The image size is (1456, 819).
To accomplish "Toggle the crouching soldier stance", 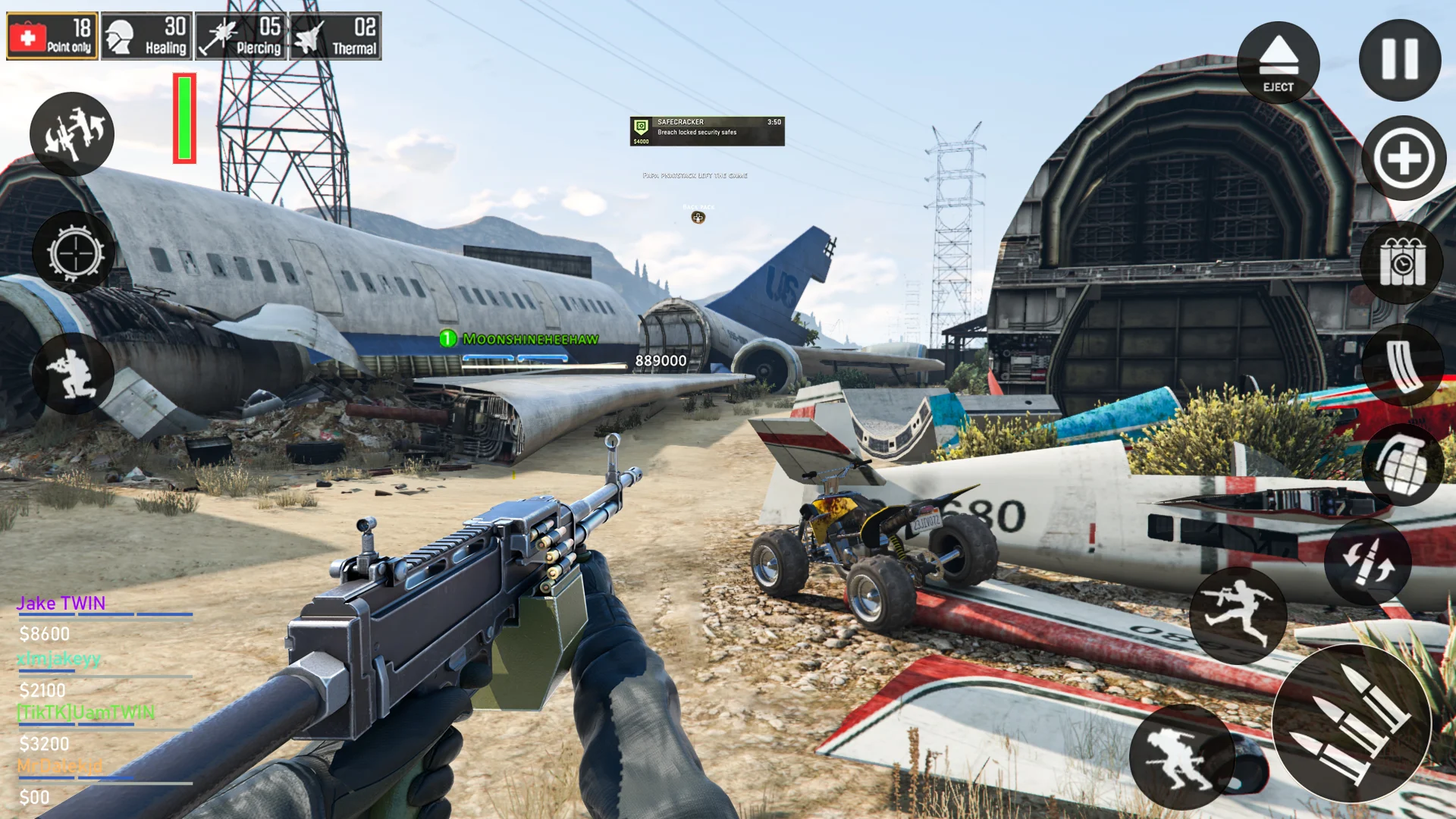I will click(x=73, y=374).
